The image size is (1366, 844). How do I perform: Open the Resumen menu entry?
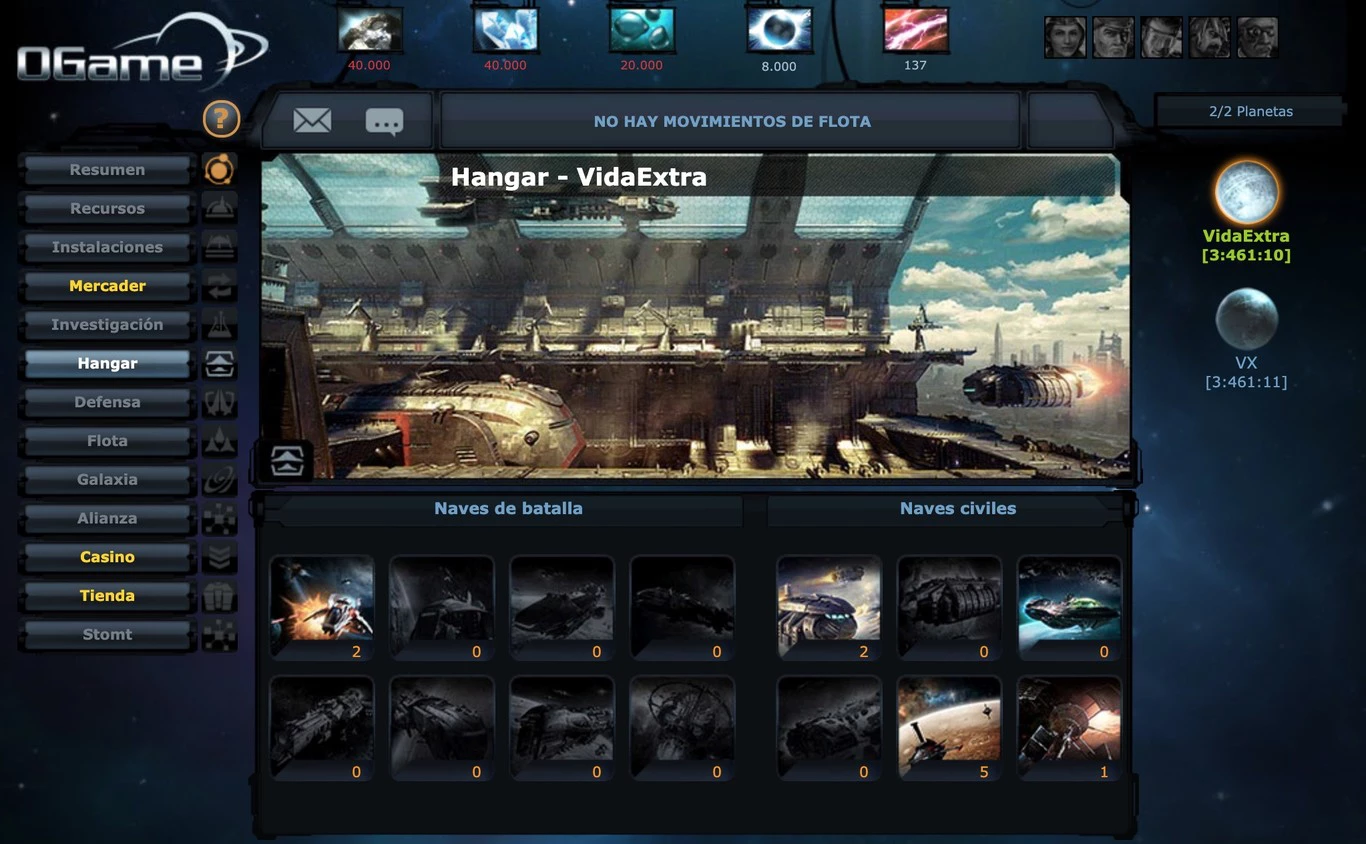click(x=107, y=170)
